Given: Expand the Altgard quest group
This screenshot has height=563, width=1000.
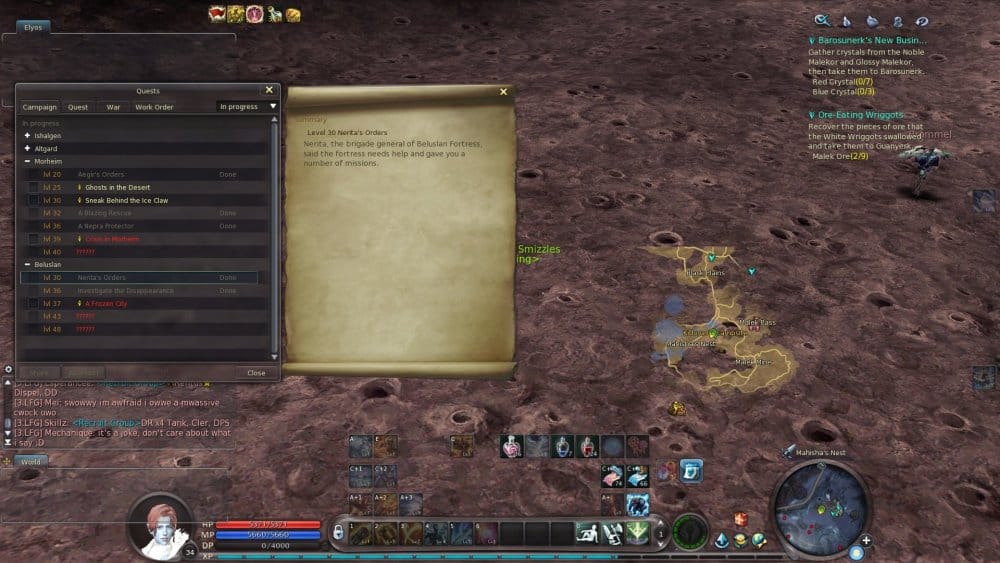Looking at the screenshot, I should click(27, 148).
